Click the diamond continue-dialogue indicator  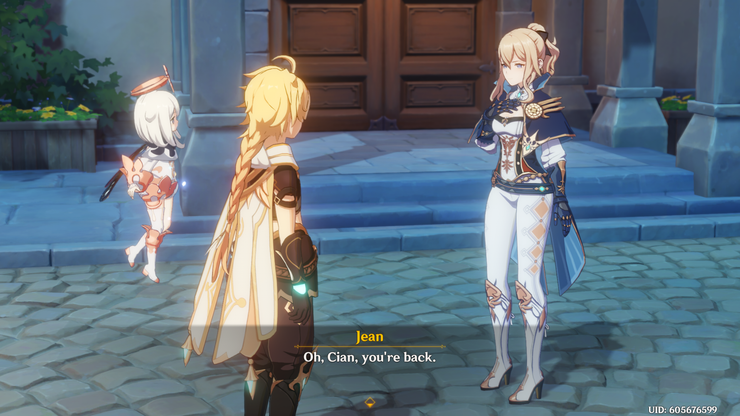(x=369, y=403)
